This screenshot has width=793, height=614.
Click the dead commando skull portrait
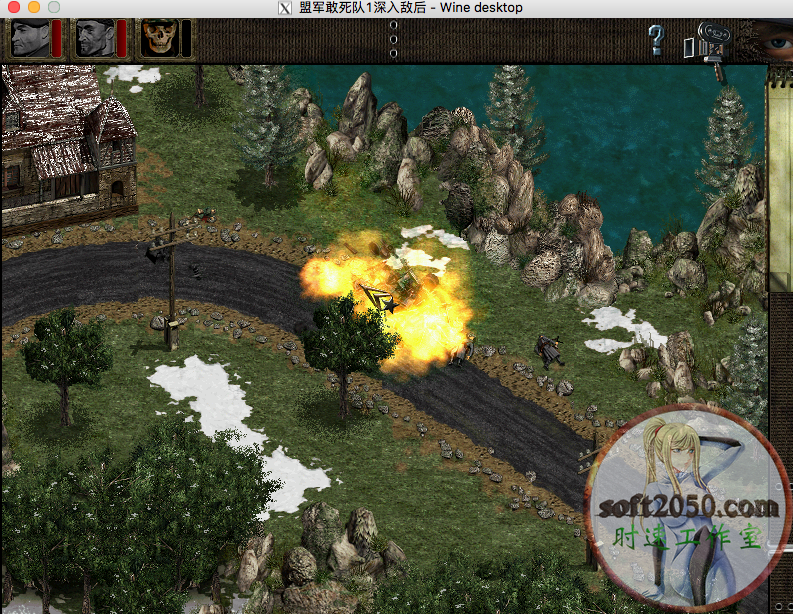click(x=159, y=39)
